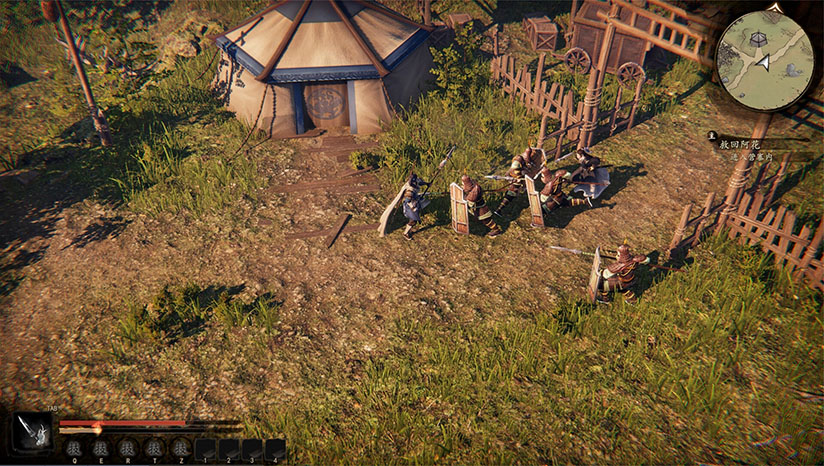Screen dimensions: 824x466
Task: Click the sword weapon portrait icon
Action: (31, 433)
